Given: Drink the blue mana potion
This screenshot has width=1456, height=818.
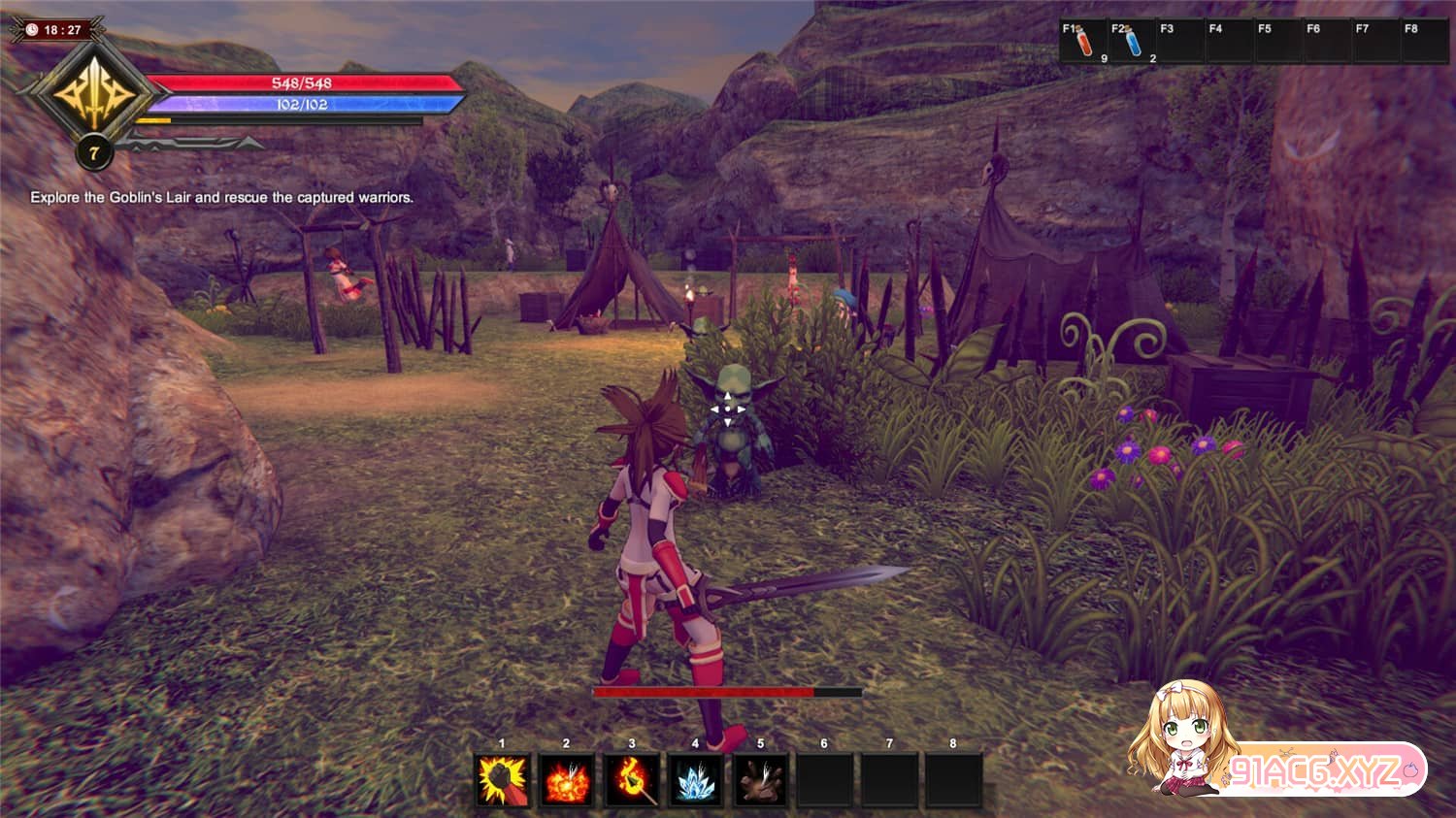Looking at the screenshot, I should point(1133,43).
